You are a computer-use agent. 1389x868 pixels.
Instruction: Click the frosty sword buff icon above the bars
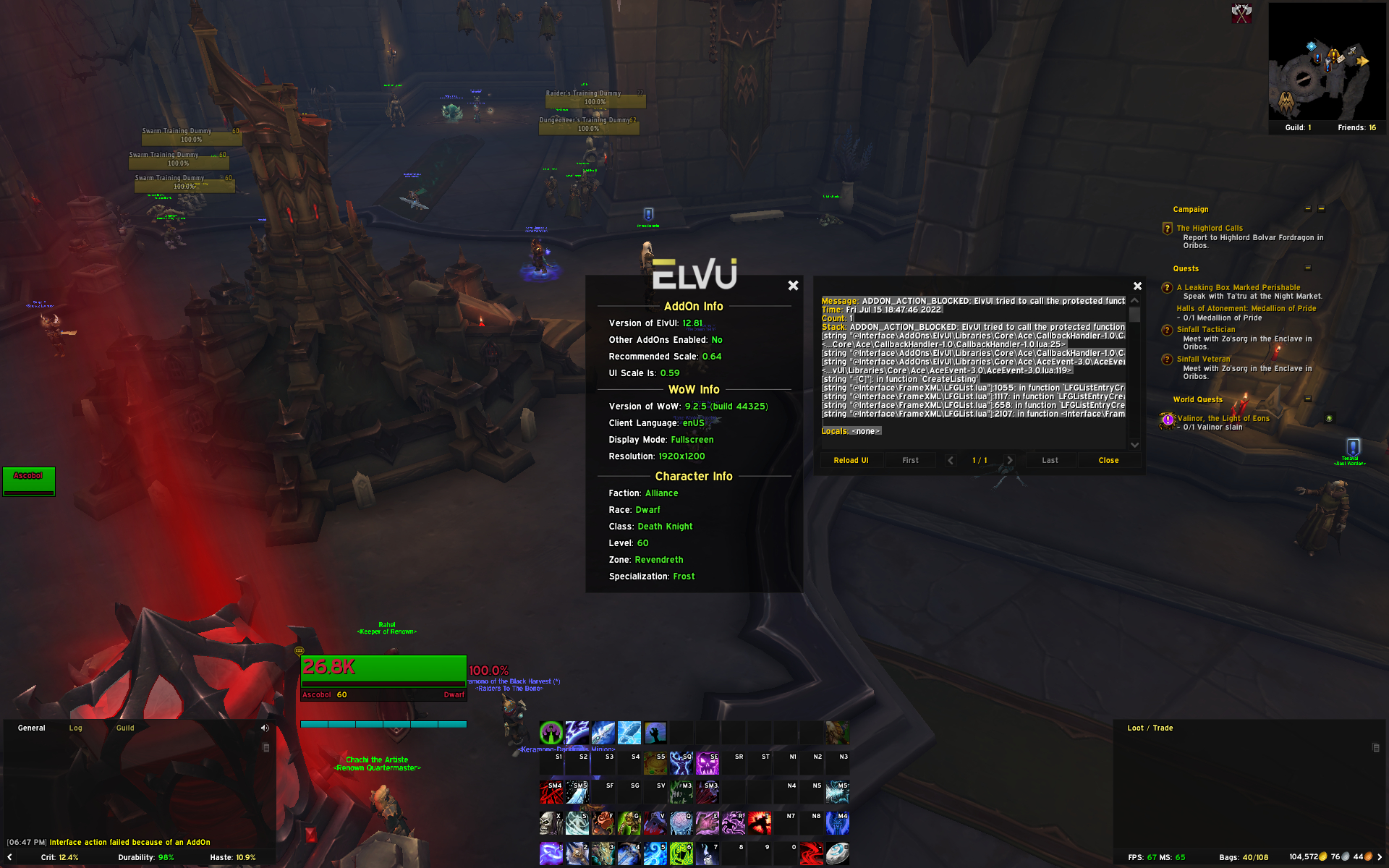[603, 733]
